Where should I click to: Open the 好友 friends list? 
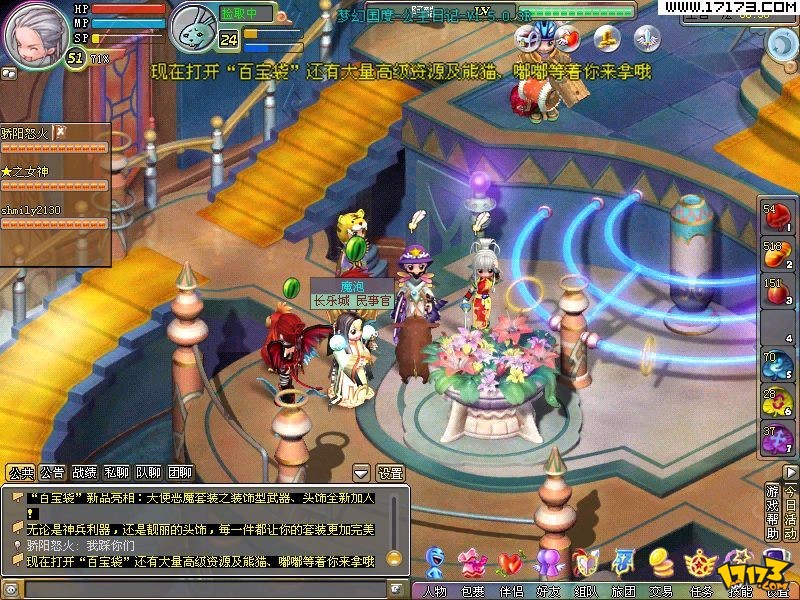pyautogui.click(x=547, y=591)
